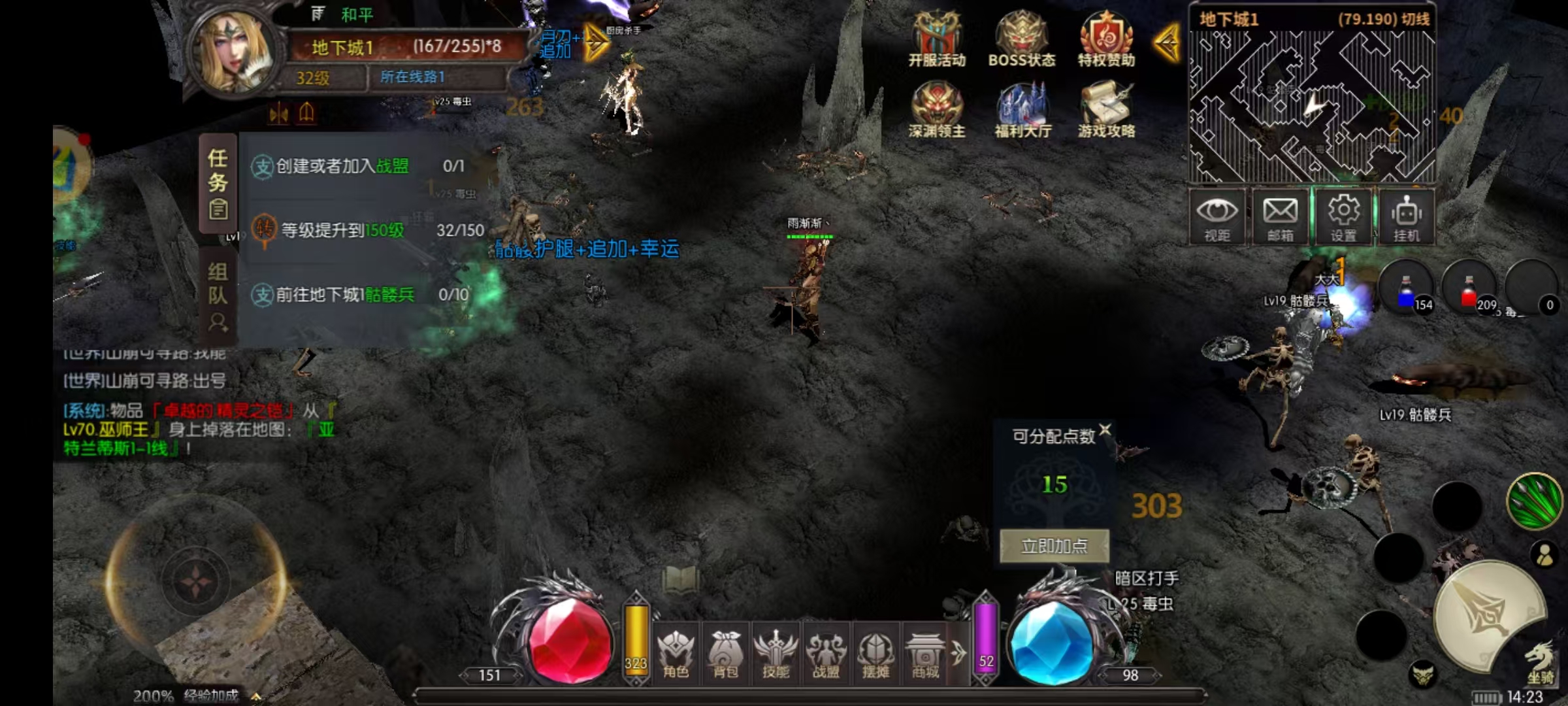This screenshot has height=706, width=1568.
Task: Toggle the 视距 view distance setting
Action: 1217,216
